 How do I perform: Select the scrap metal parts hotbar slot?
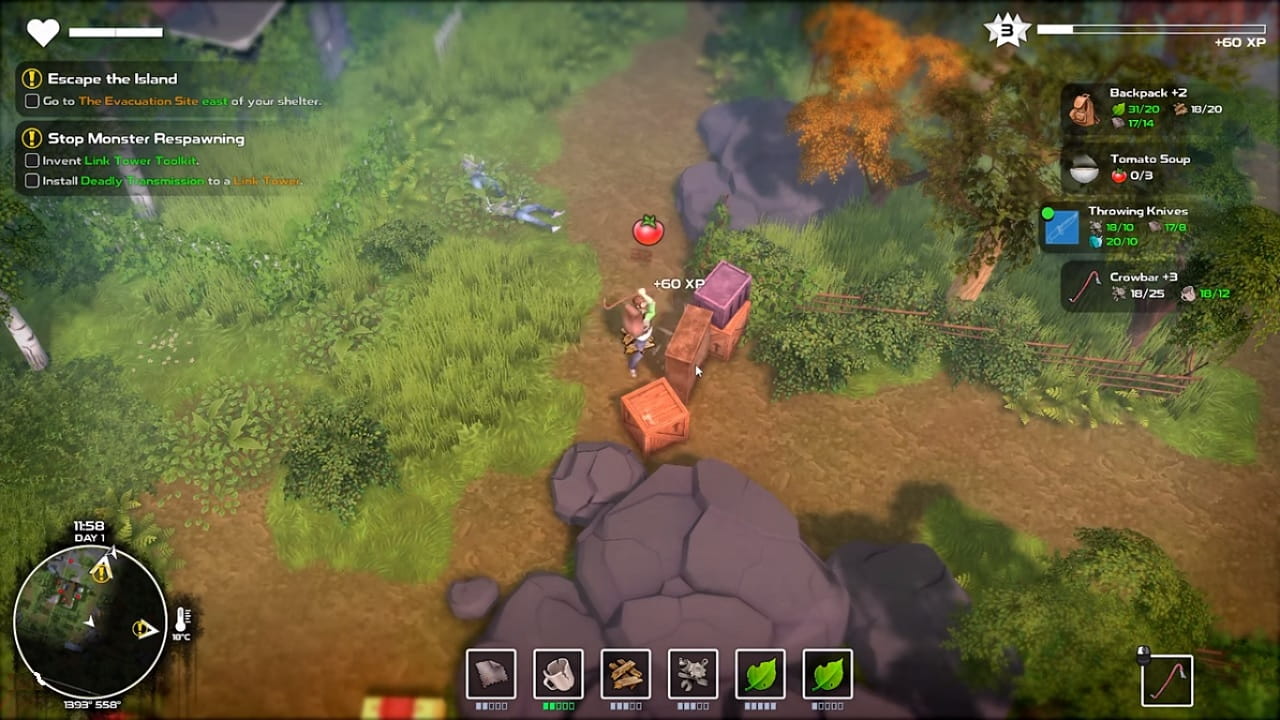pyautogui.click(x=693, y=674)
